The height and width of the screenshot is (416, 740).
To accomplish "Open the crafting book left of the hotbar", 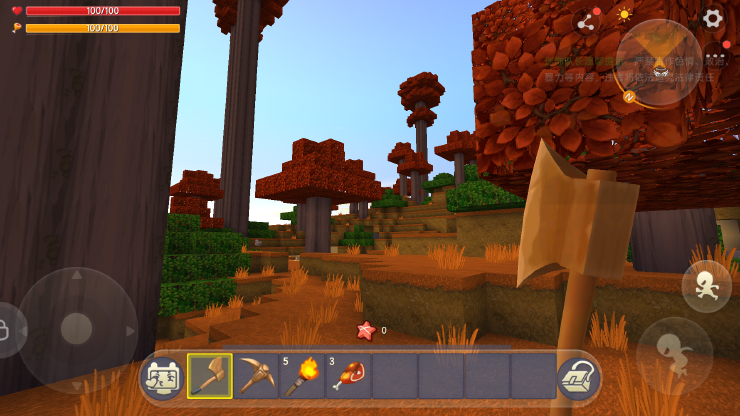I will tap(163, 377).
